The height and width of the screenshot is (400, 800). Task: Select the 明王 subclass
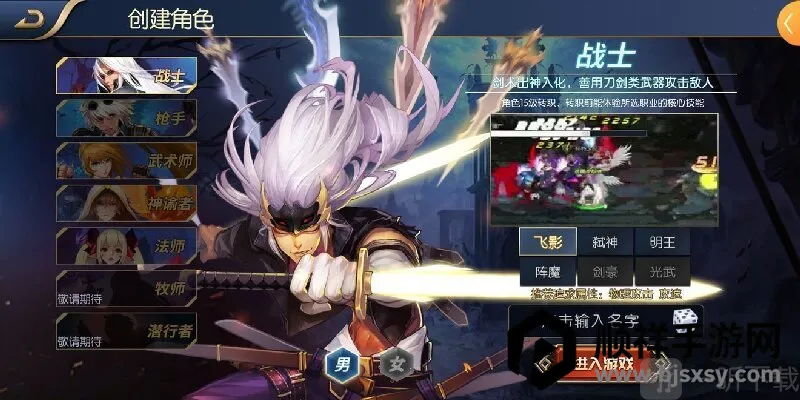(x=661, y=243)
